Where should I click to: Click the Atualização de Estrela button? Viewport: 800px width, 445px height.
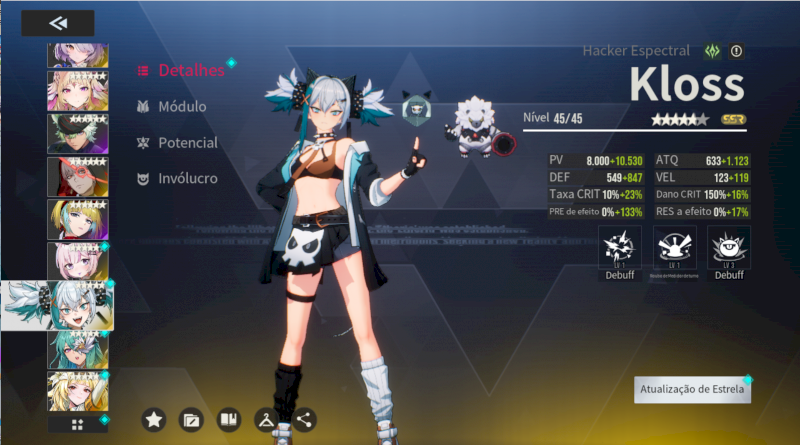[692, 390]
